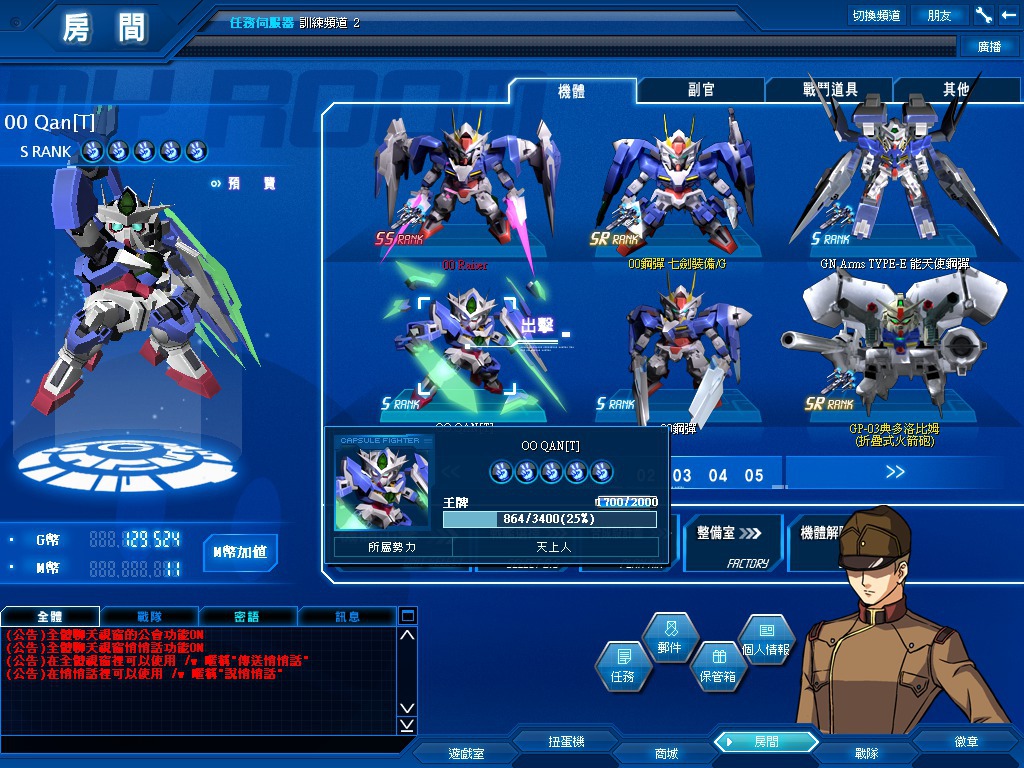
Task: Click the M幣加值 recharge button
Action: point(241,551)
